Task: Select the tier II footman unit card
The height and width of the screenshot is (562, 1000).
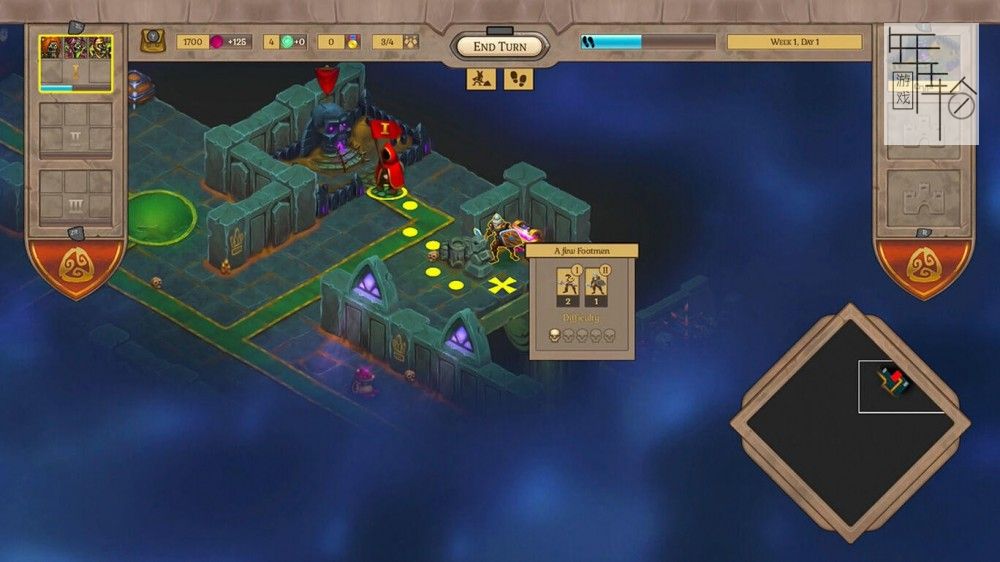Action: [x=597, y=286]
